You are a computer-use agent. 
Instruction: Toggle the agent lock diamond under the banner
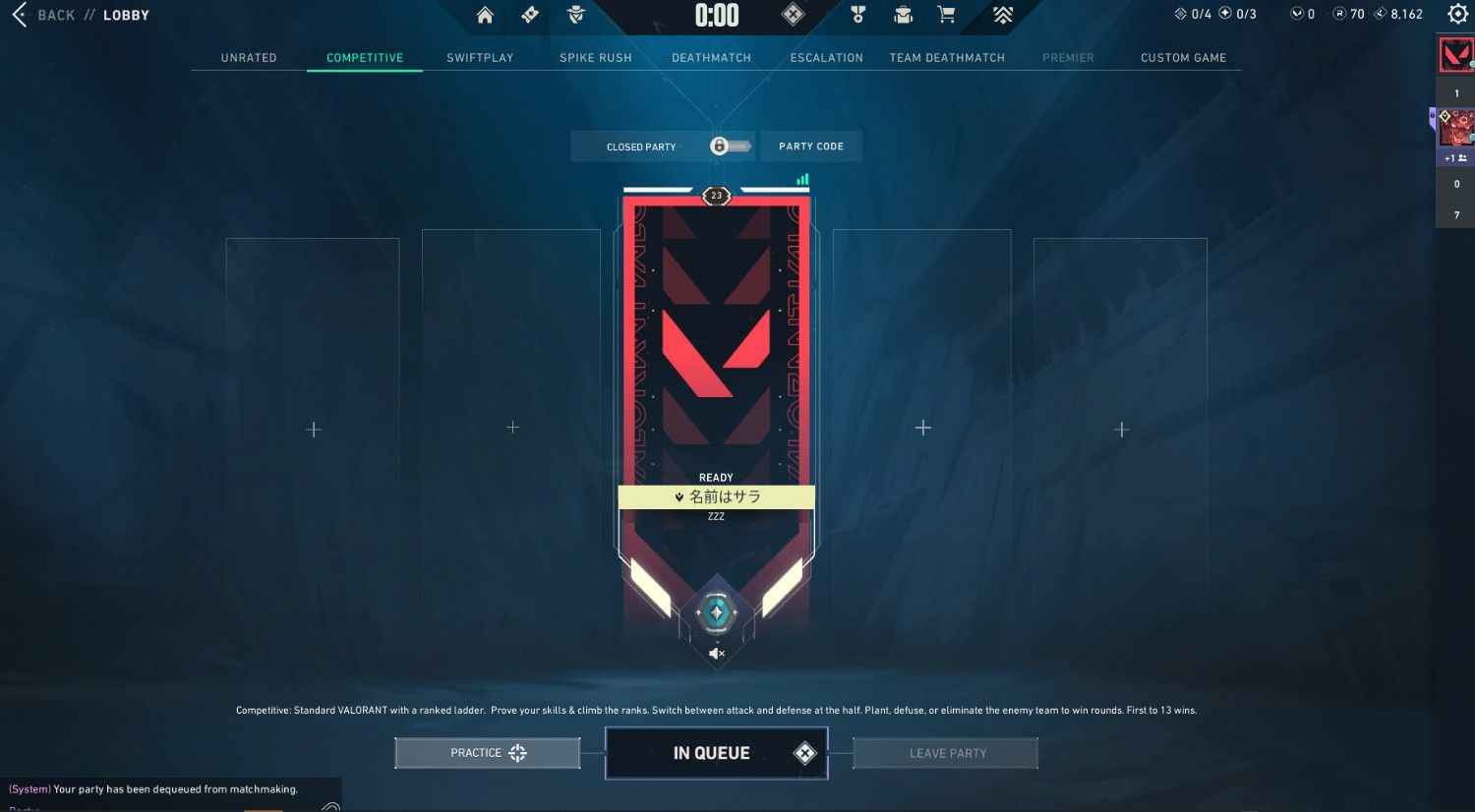click(716, 612)
